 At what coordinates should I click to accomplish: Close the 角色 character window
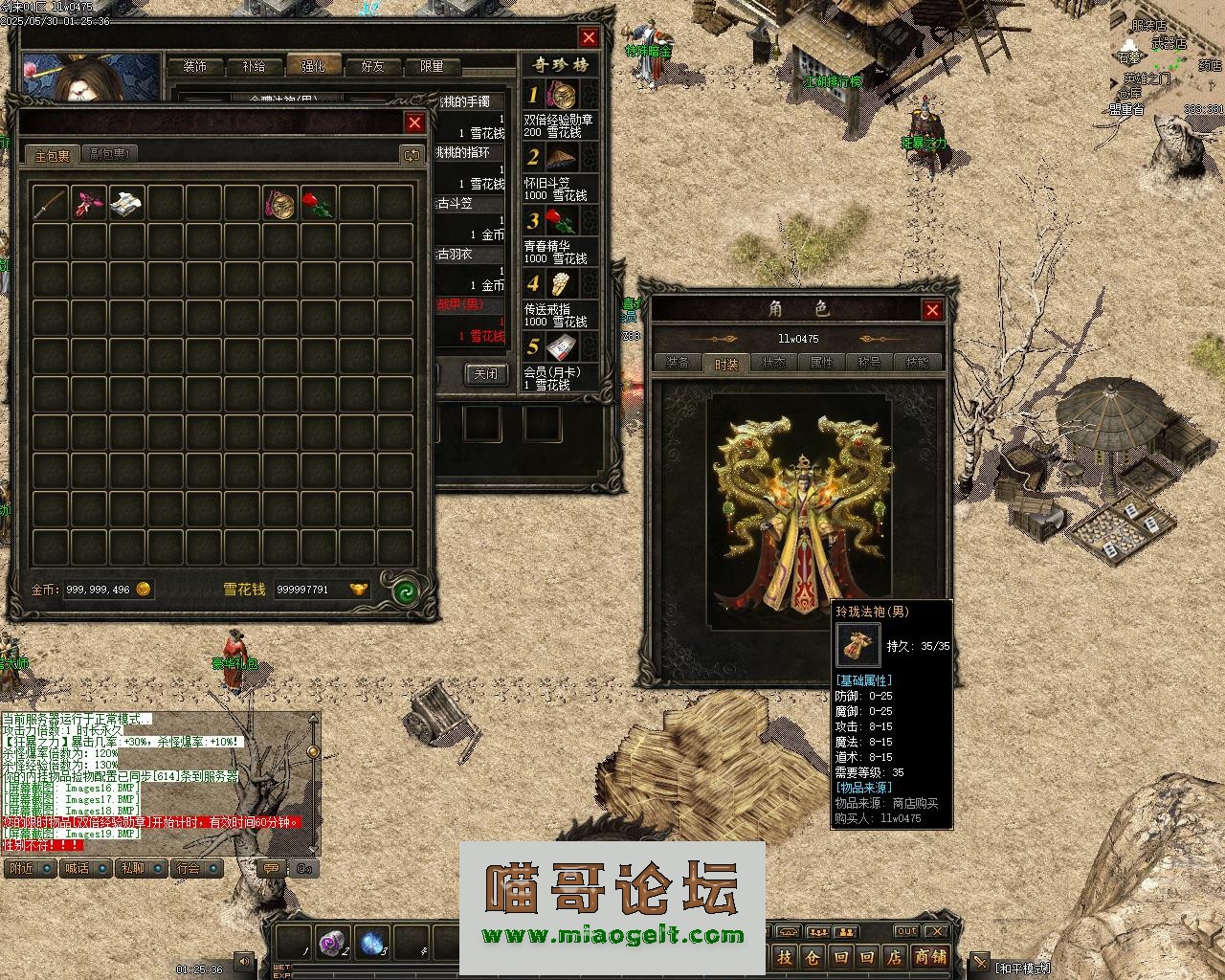coord(931,309)
